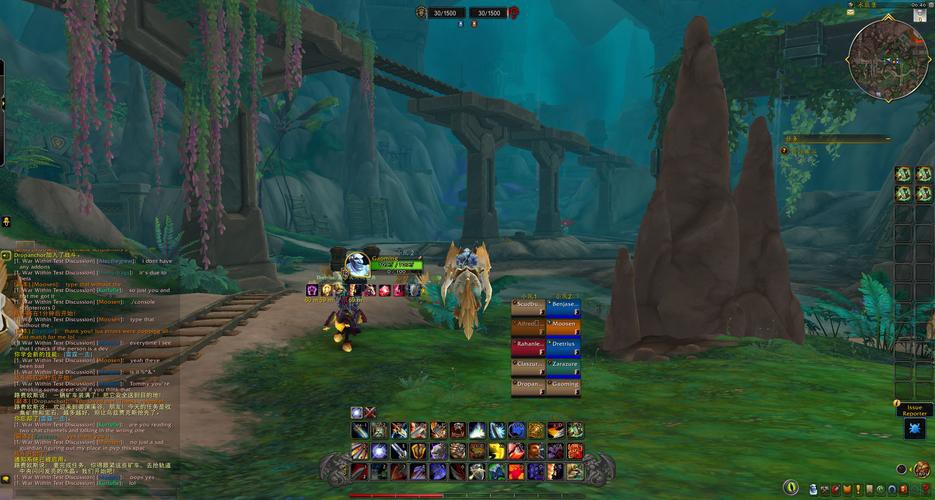Click the crossed-out stance icon above the action bars
The width and height of the screenshot is (935, 500).
point(370,412)
